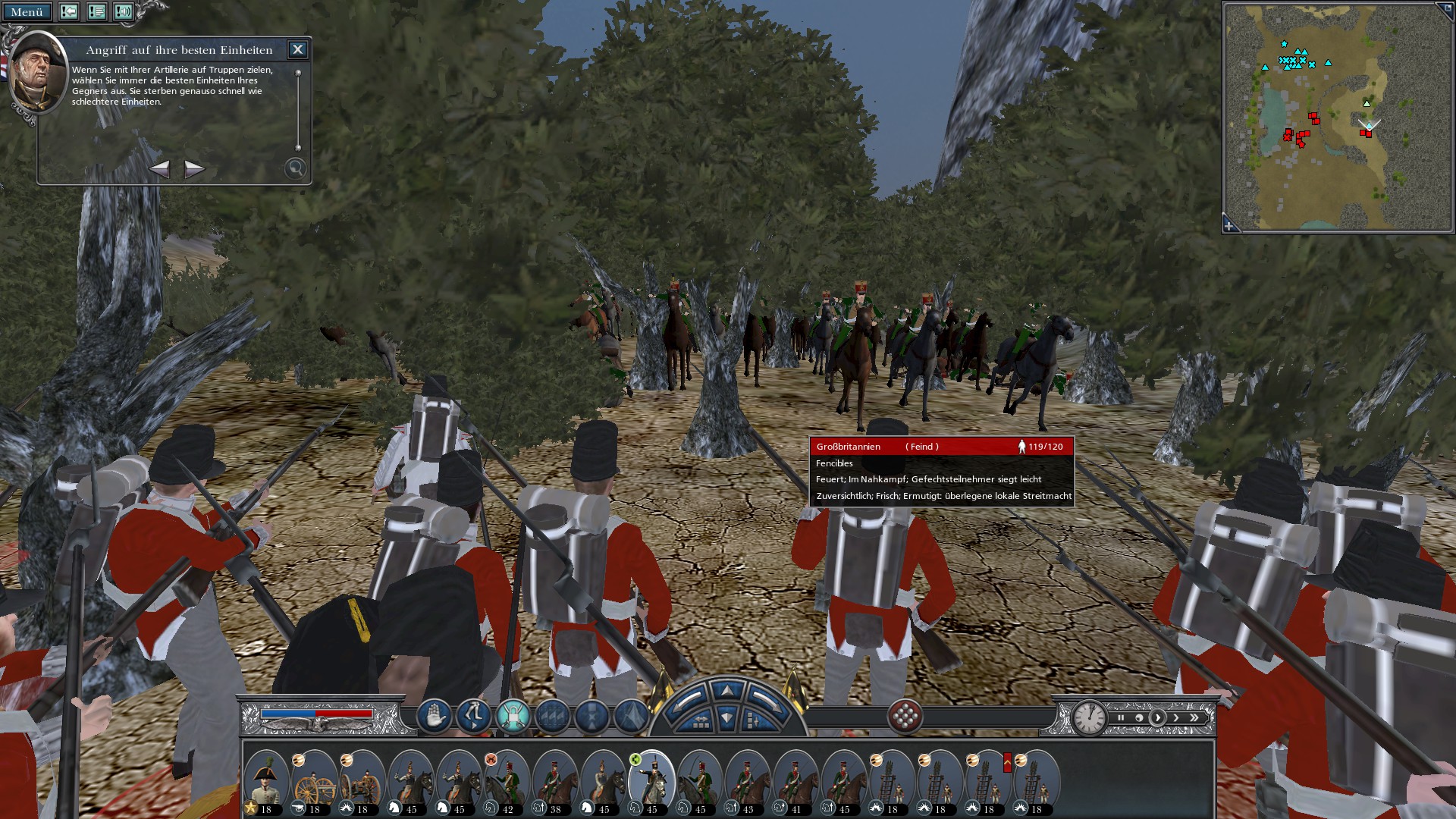Activate double fast-forward battle speed
Screen dimensions: 1456x819
pyautogui.click(x=1194, y=717)
